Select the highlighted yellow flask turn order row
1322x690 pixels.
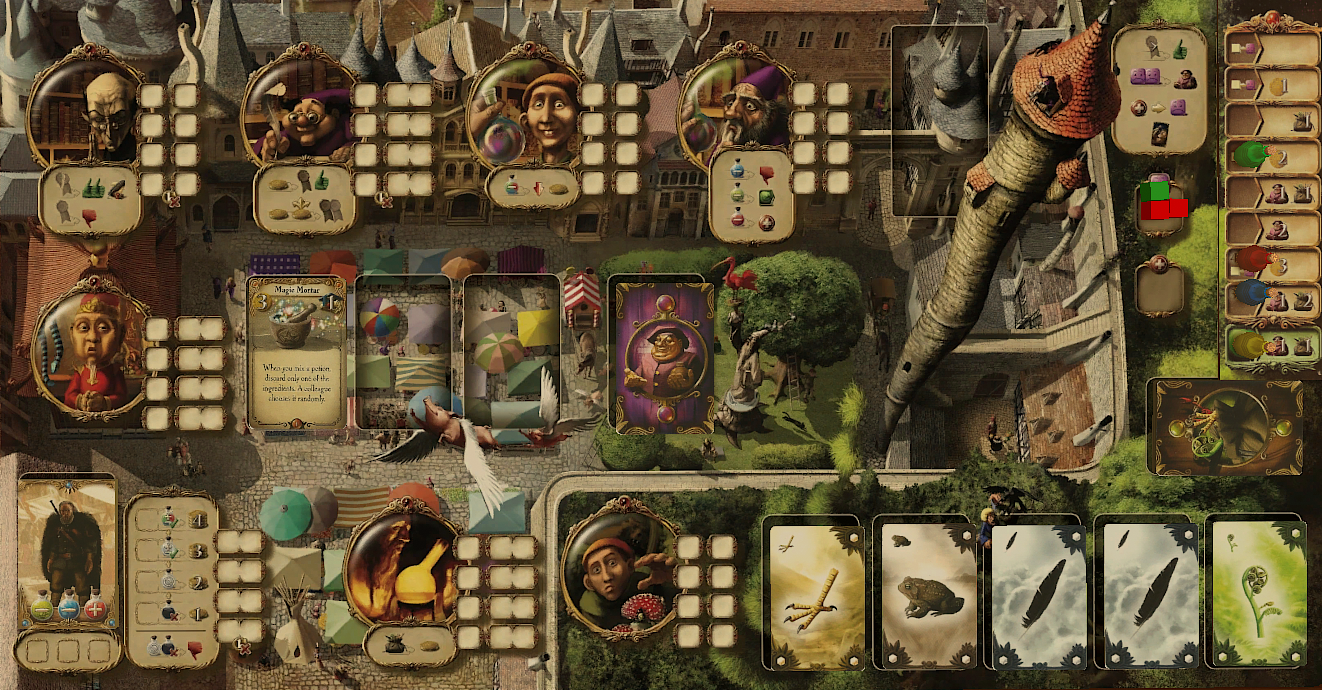click(x=1272, y=346)
